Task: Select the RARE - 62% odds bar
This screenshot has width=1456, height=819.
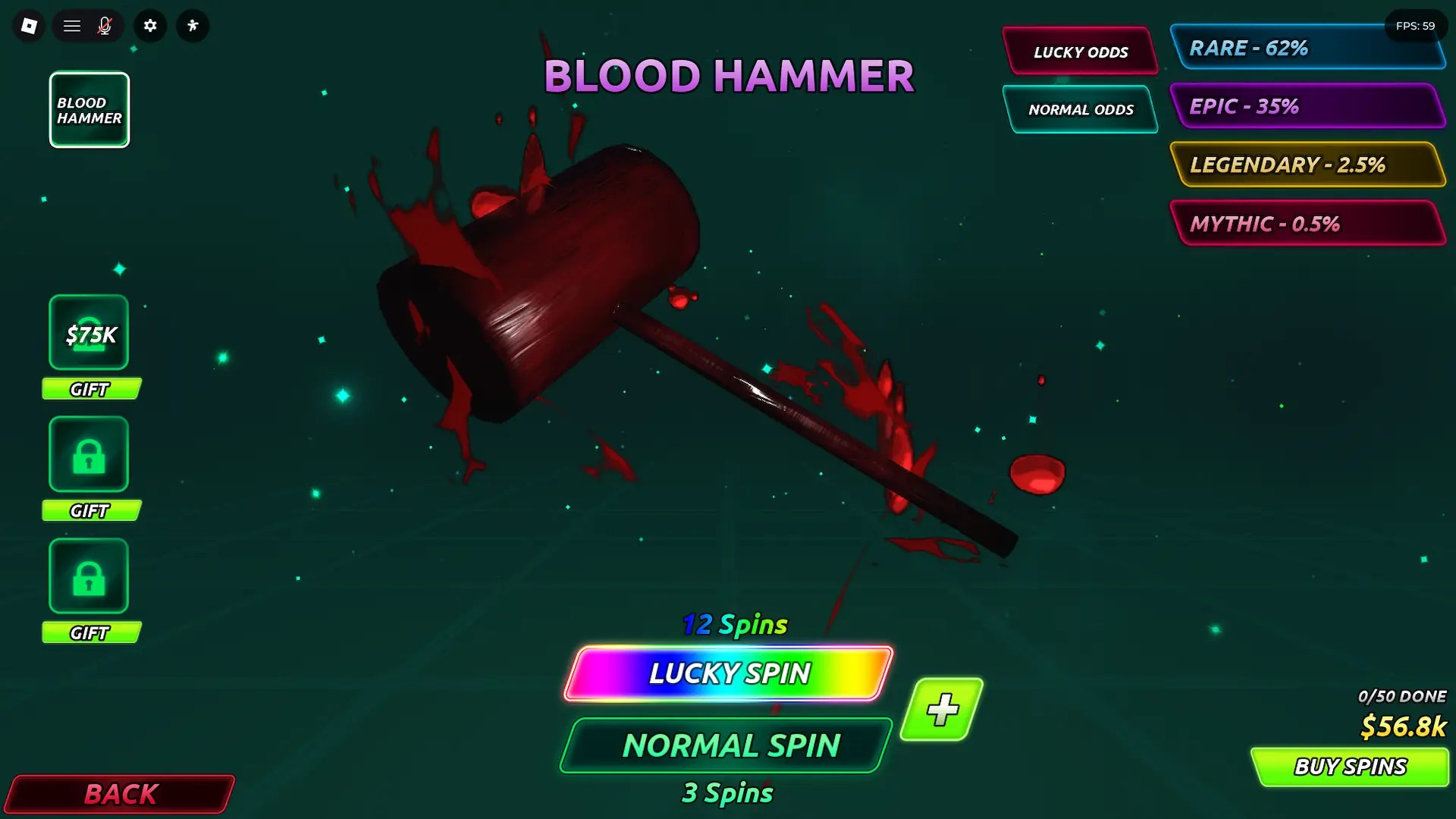Action: click(1308, 48)
